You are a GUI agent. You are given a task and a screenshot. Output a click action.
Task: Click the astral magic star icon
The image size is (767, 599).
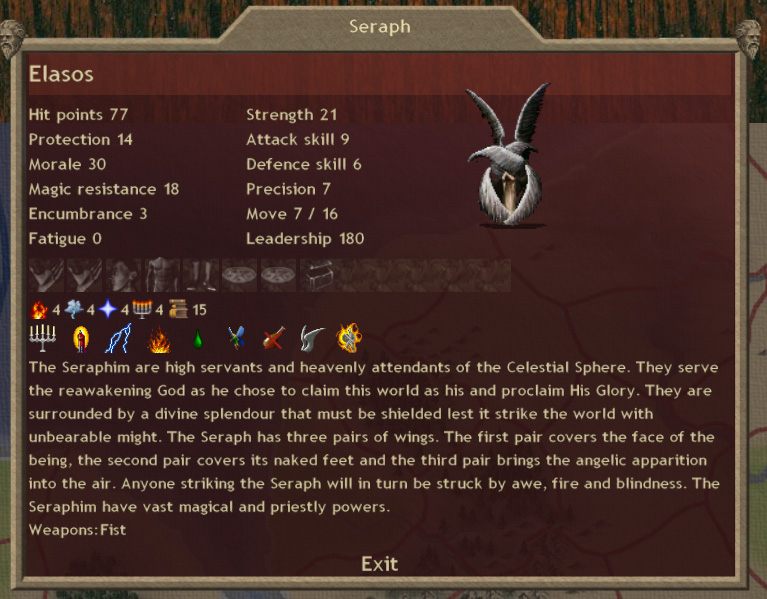tap(109, 309)
